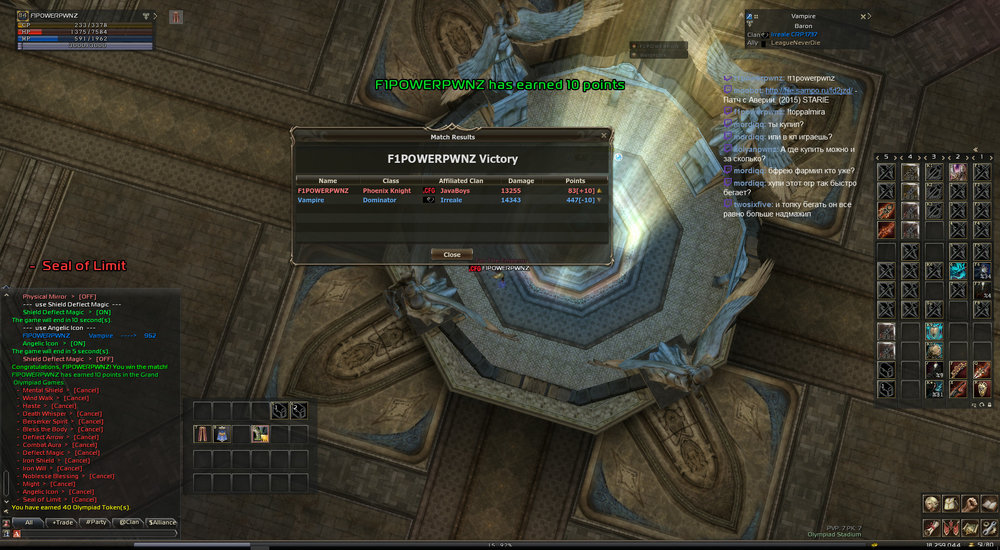
Task: Dismiss Match Results with the X button
Action: tap(604, 135)
